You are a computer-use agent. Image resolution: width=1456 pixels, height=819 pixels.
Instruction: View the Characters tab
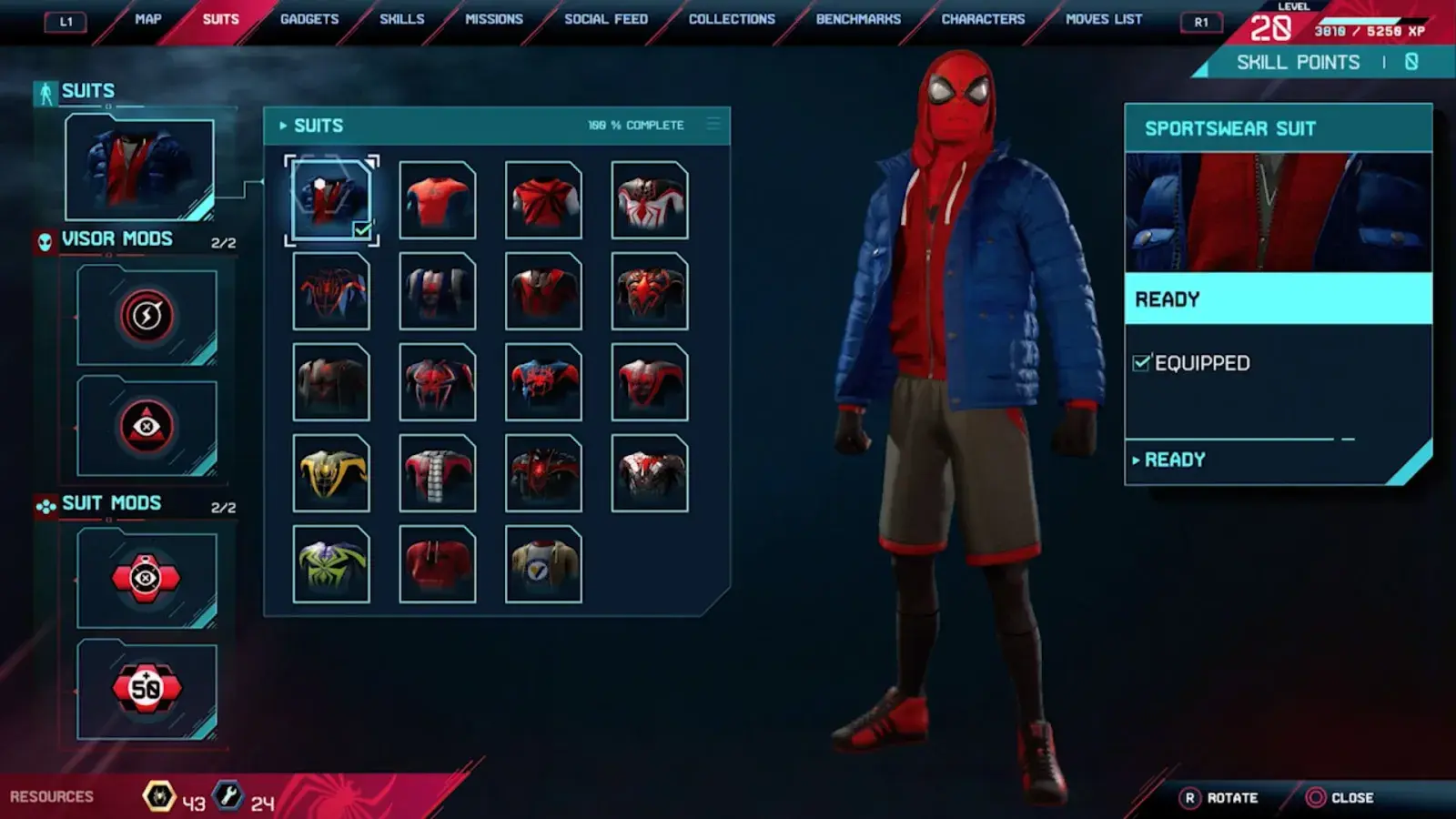[983, 19]
